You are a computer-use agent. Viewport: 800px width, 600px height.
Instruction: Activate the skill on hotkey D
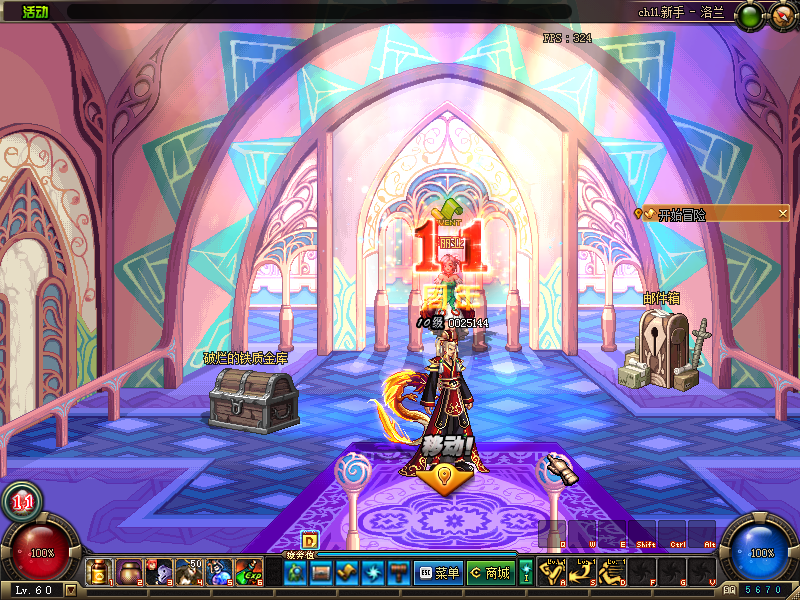pos(611,572)
